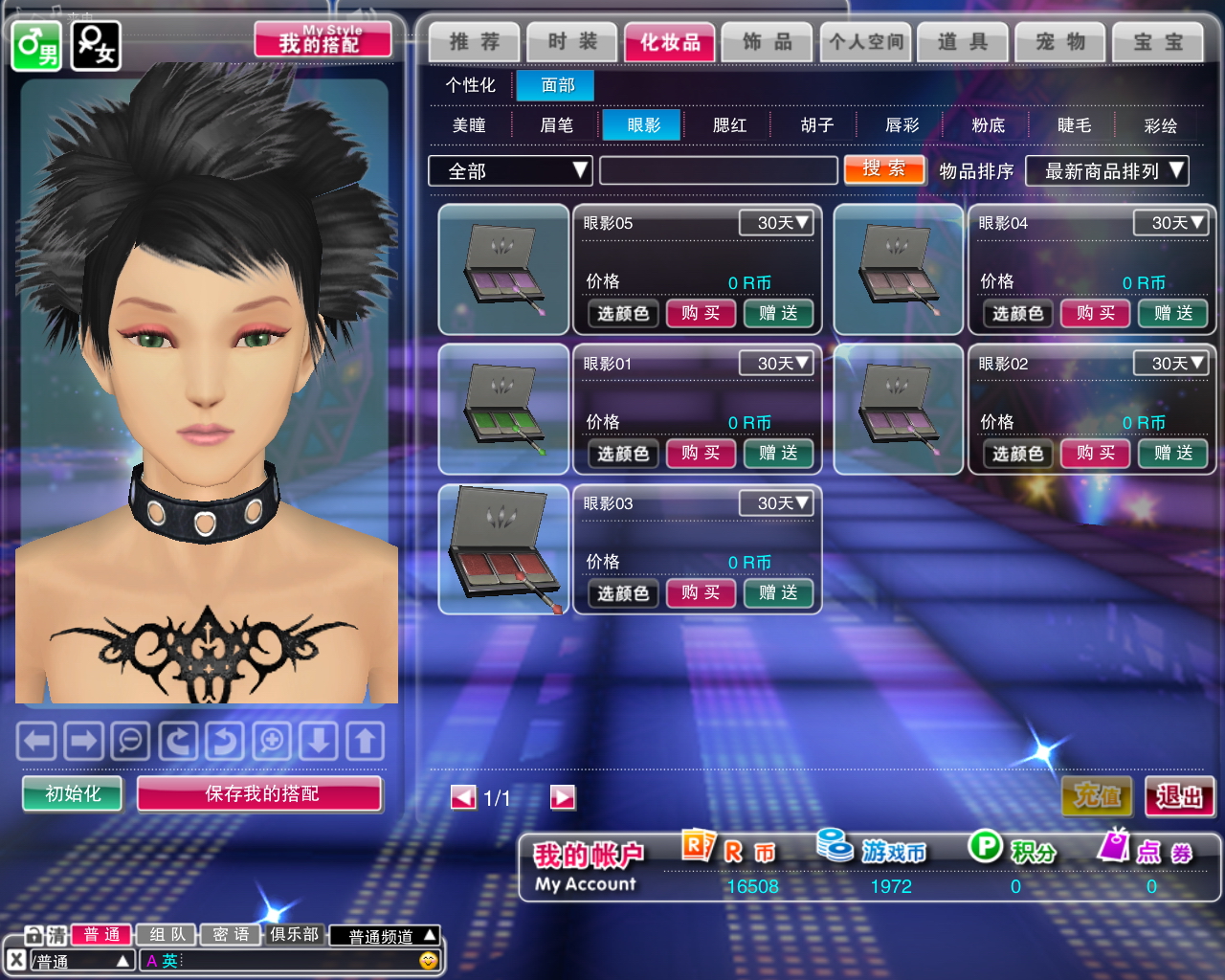The image size is (1225, 980).
Task: Gift the 眼影04 eyeshadow
Action: pyautogui.click(x=1172, y=313)
